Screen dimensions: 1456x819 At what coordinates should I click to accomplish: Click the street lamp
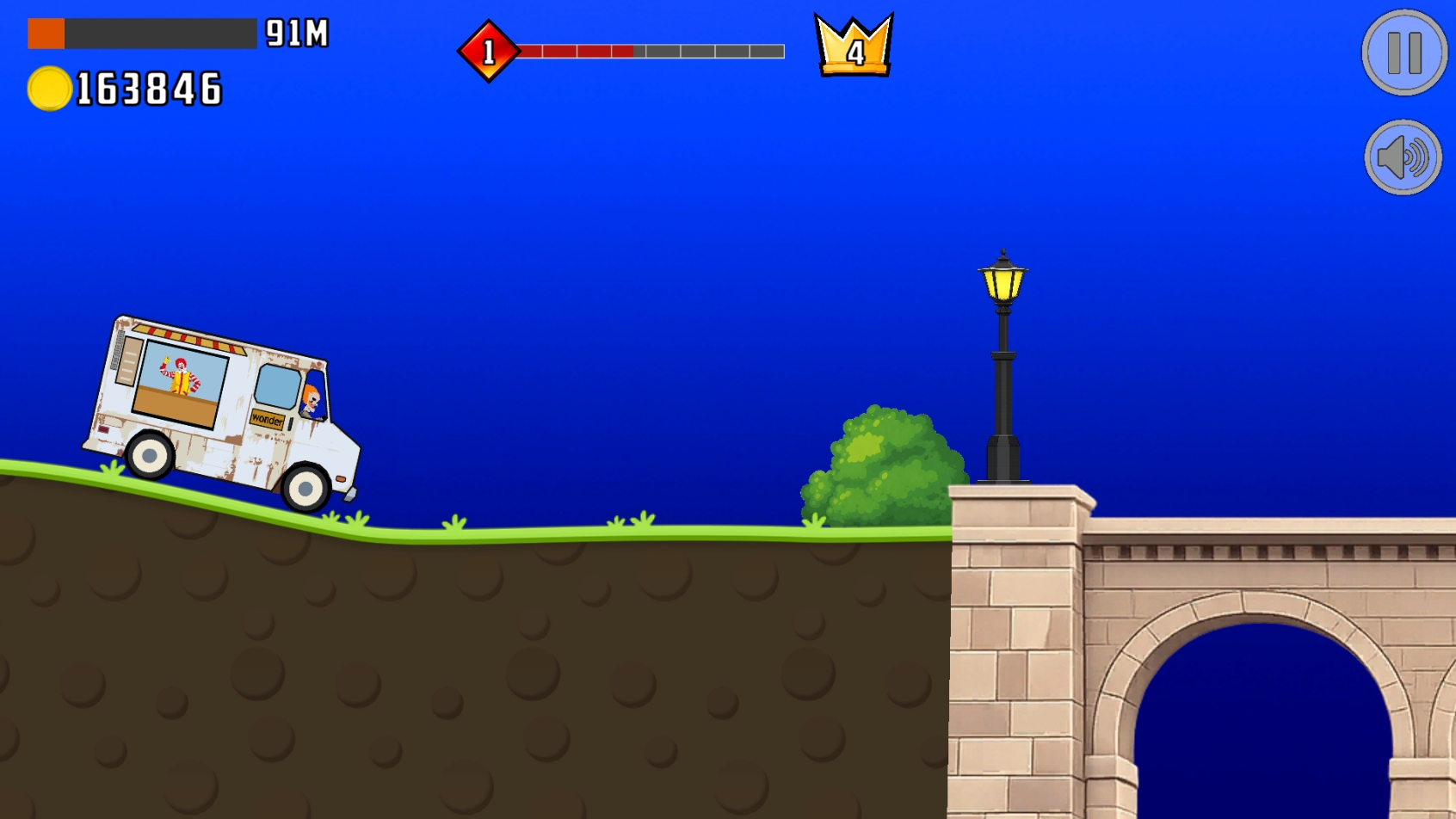tap(1003, 284)
